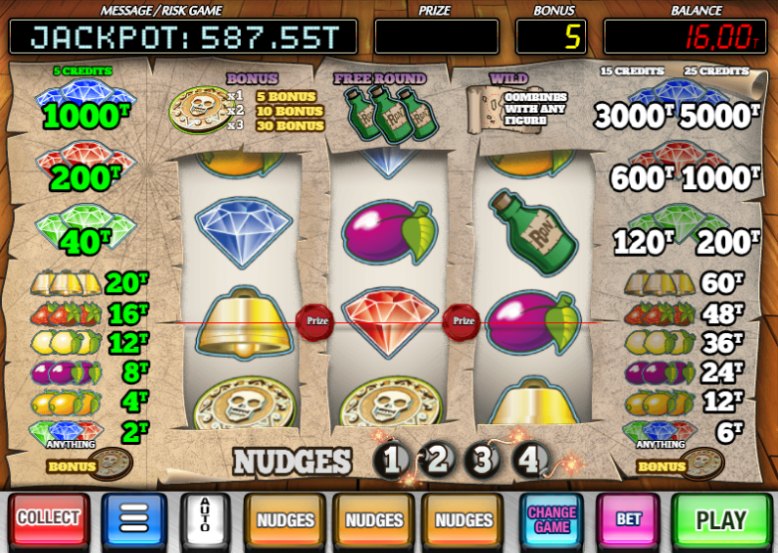The image size is (778, 553).
Task: Open the blue hamburger menu
Action: 134,519
